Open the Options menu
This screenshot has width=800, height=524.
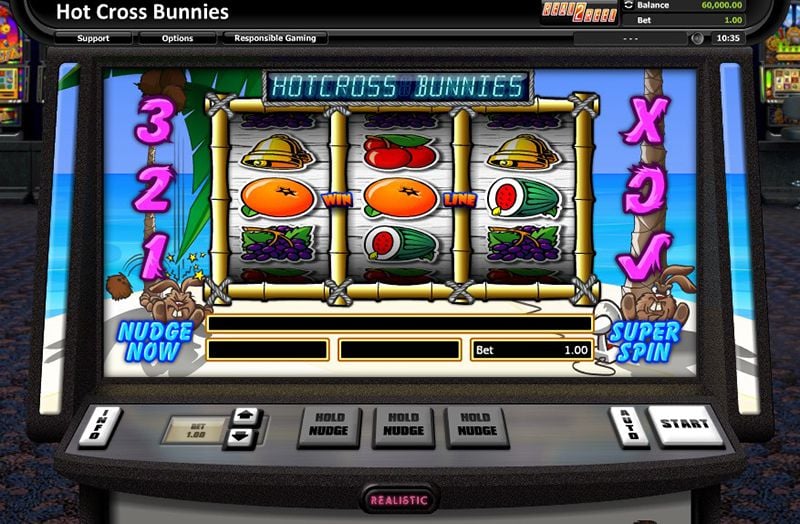tap(178, 38)
